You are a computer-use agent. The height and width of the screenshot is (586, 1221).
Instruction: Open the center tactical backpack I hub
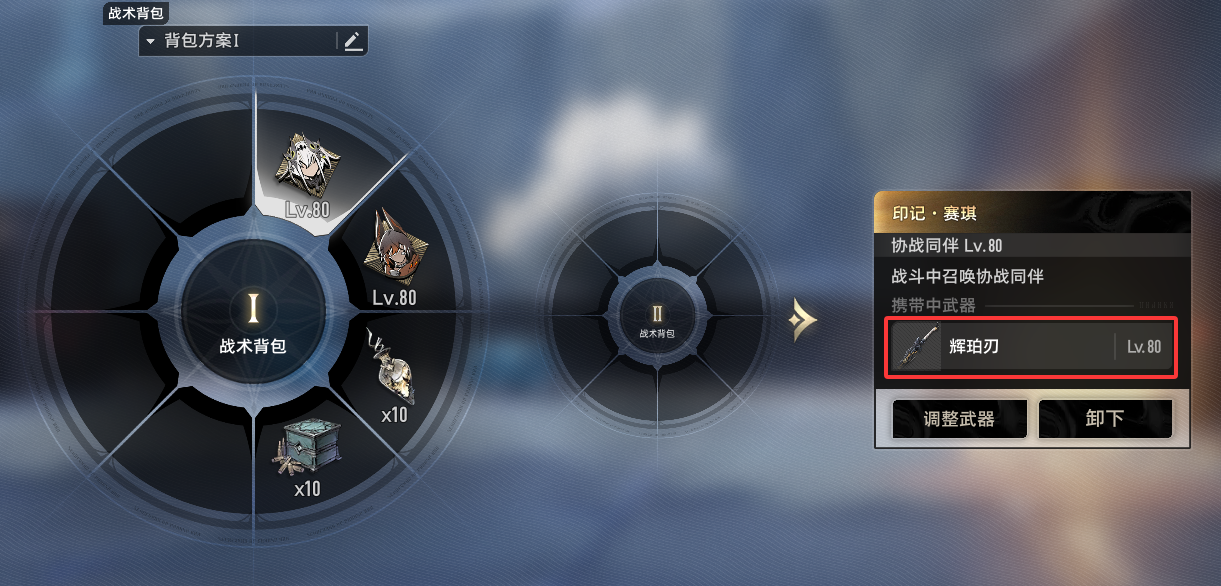253,318
